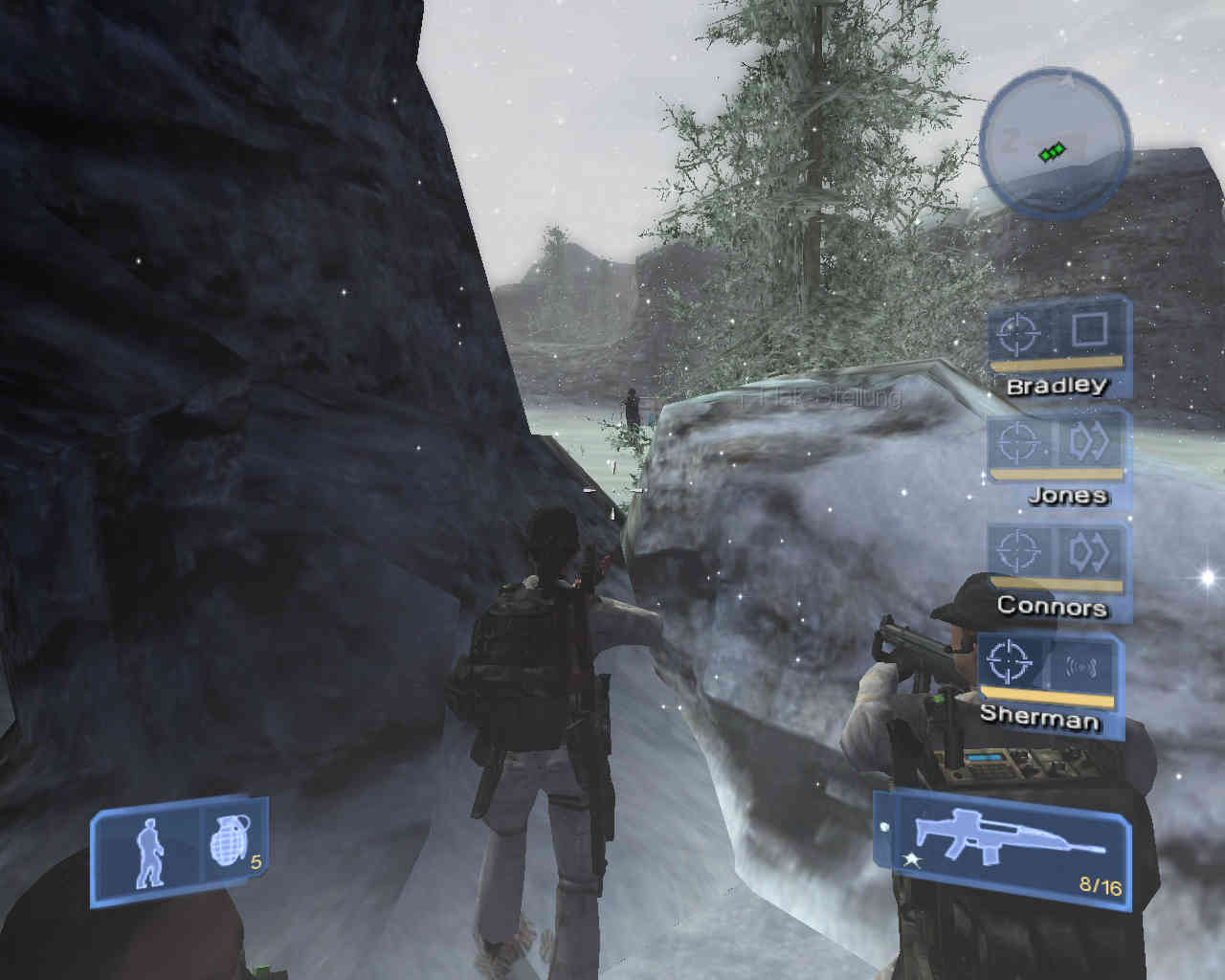Click Bradley's square hold-position icon
Viewport: 1225px width, 980px height.
pyautogui.click(x=1089, y=330)
